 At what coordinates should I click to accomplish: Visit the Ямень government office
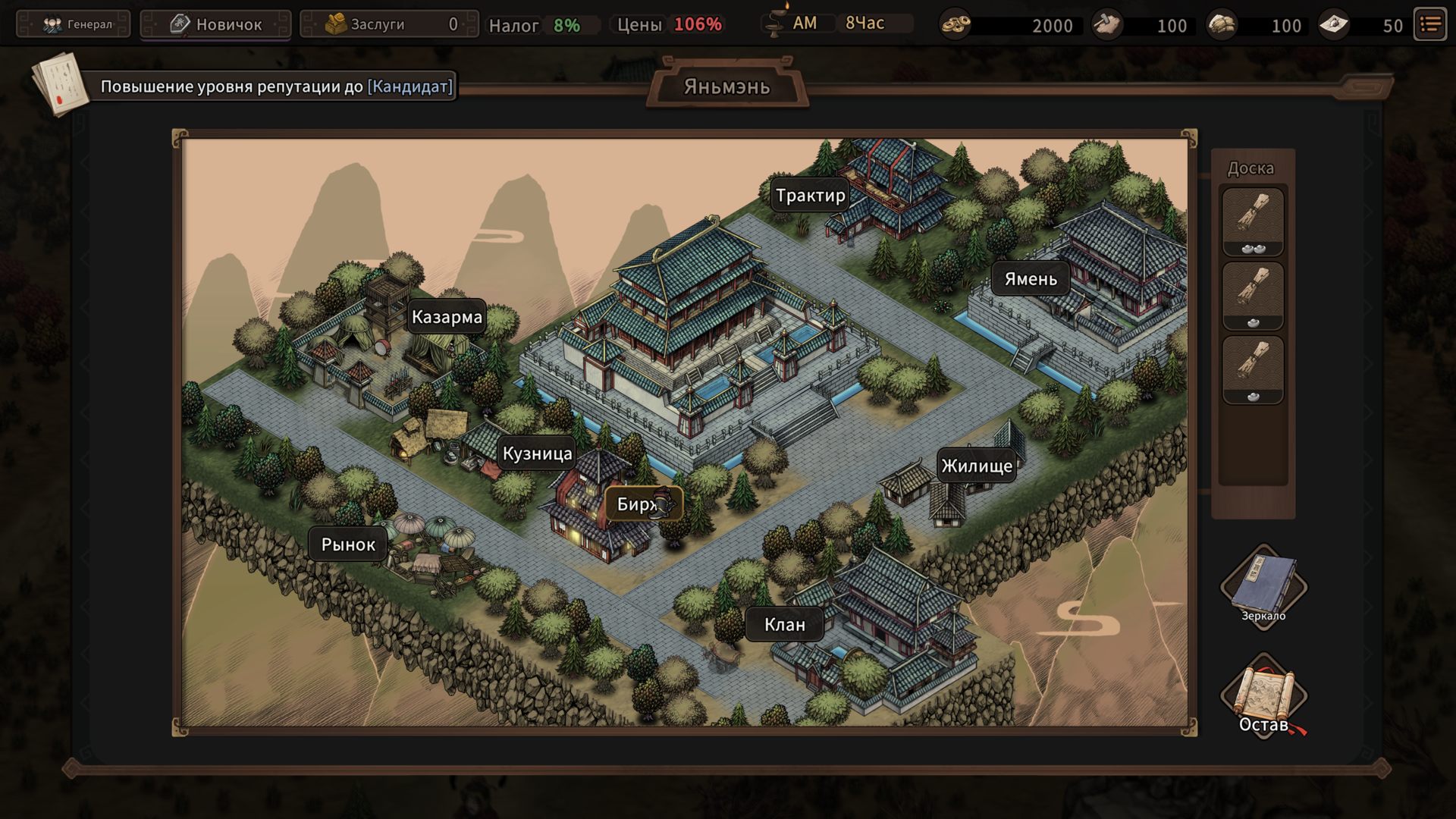click(x=1030, y=279)
